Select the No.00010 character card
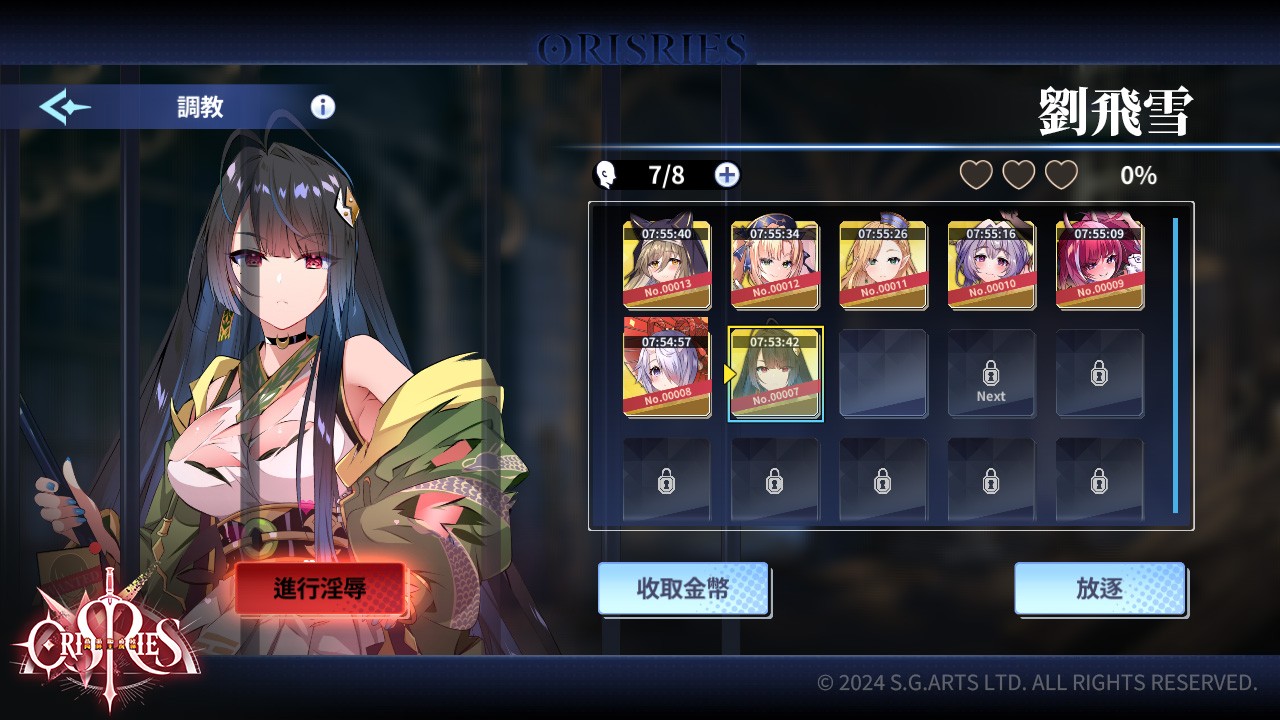This screenshot has height=720, width=1280. (991, 265)
